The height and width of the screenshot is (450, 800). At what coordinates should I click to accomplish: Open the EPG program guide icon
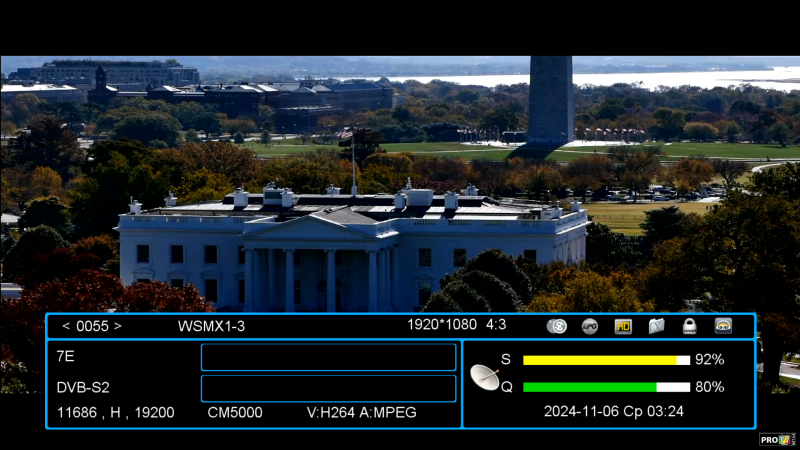590,326
